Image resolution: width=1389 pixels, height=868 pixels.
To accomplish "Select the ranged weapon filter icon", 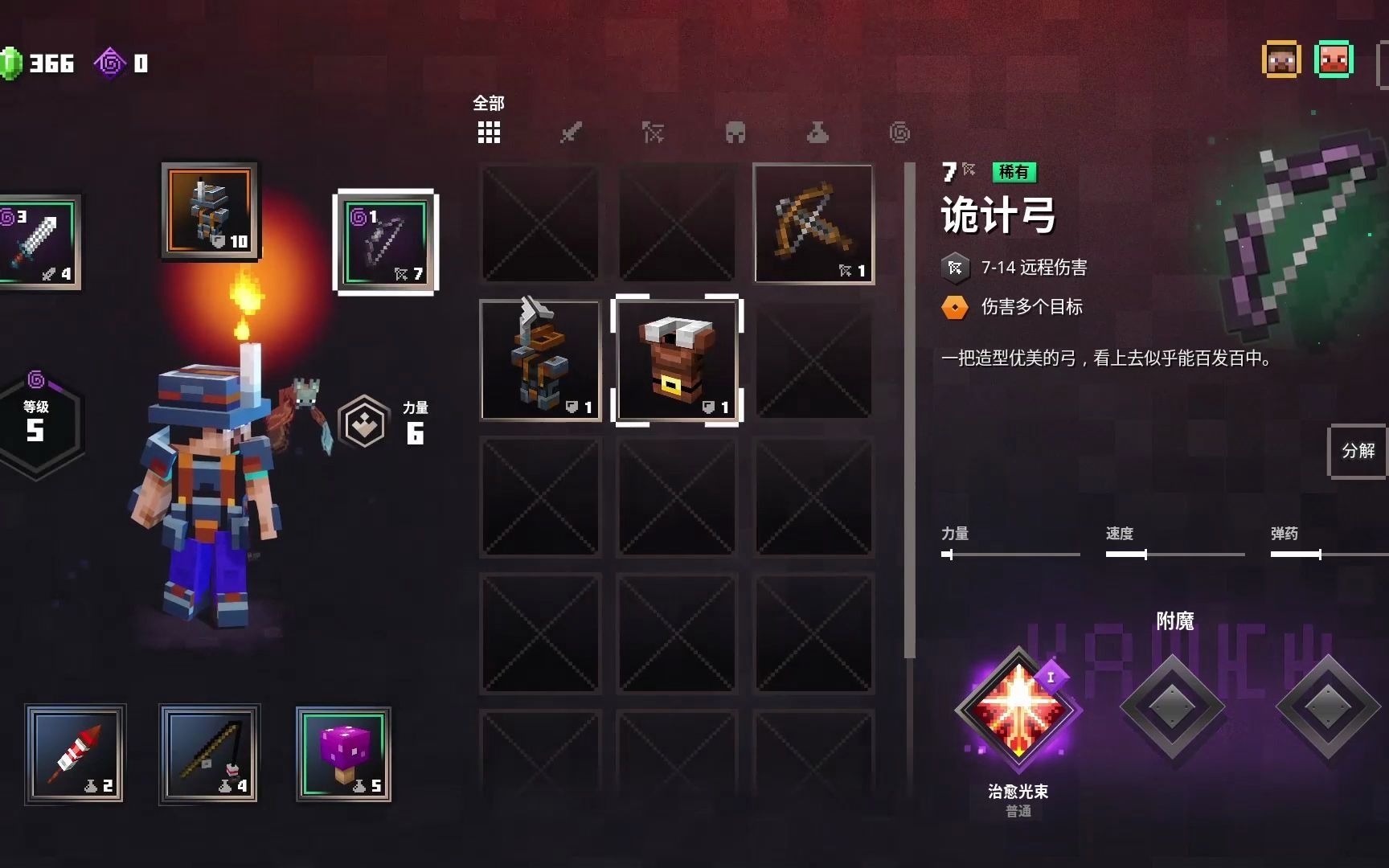I will click(x=653, y=133).
